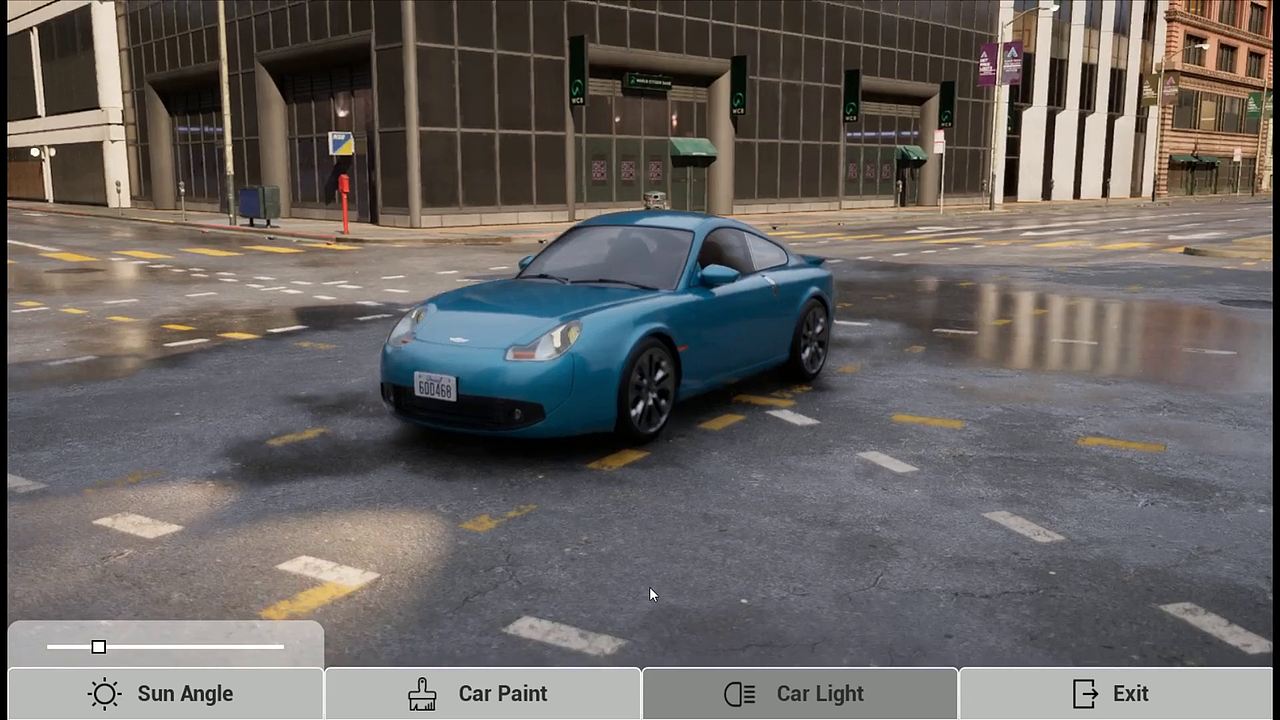The width and height of the screenshot is (1280, 720).
Task: Click the sun angle slider handle
Action: click(98, 647)
